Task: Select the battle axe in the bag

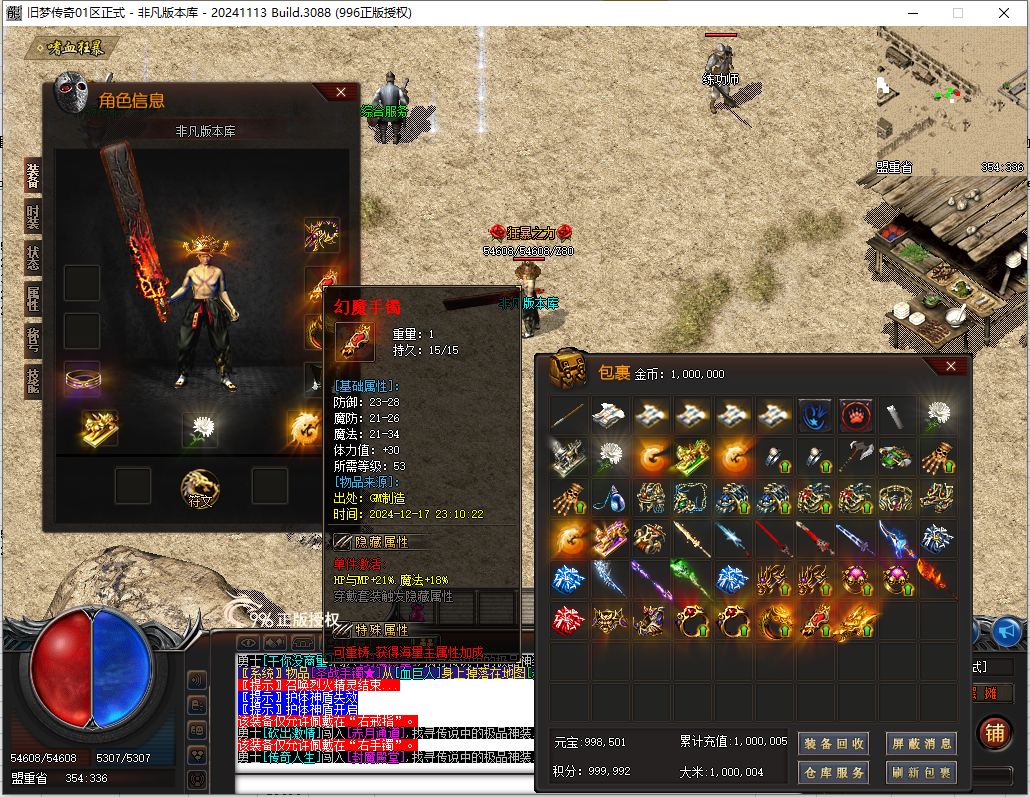Action: click(856, 457)
